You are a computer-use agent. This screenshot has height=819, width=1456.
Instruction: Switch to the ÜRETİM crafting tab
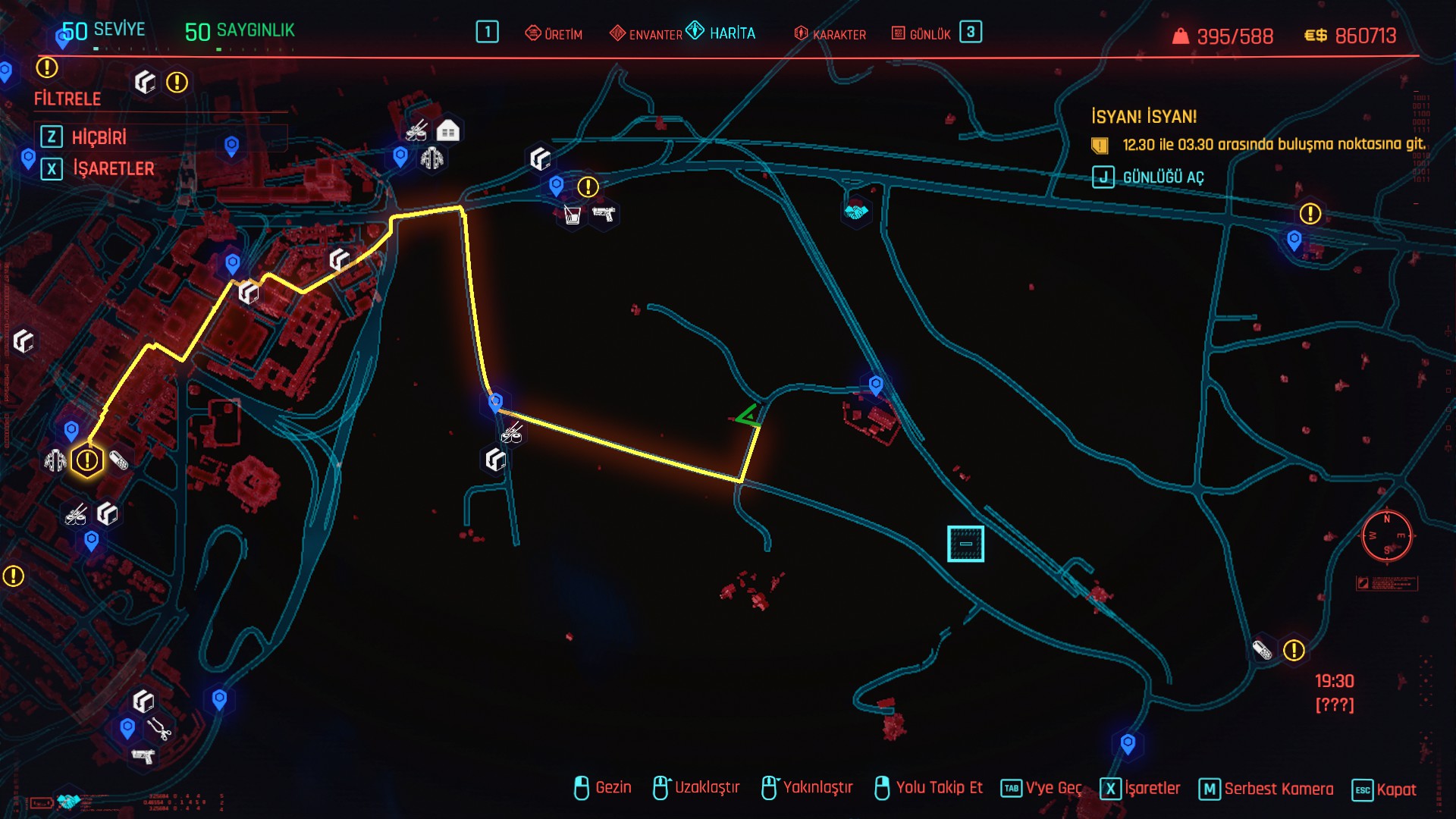(554, 34)
